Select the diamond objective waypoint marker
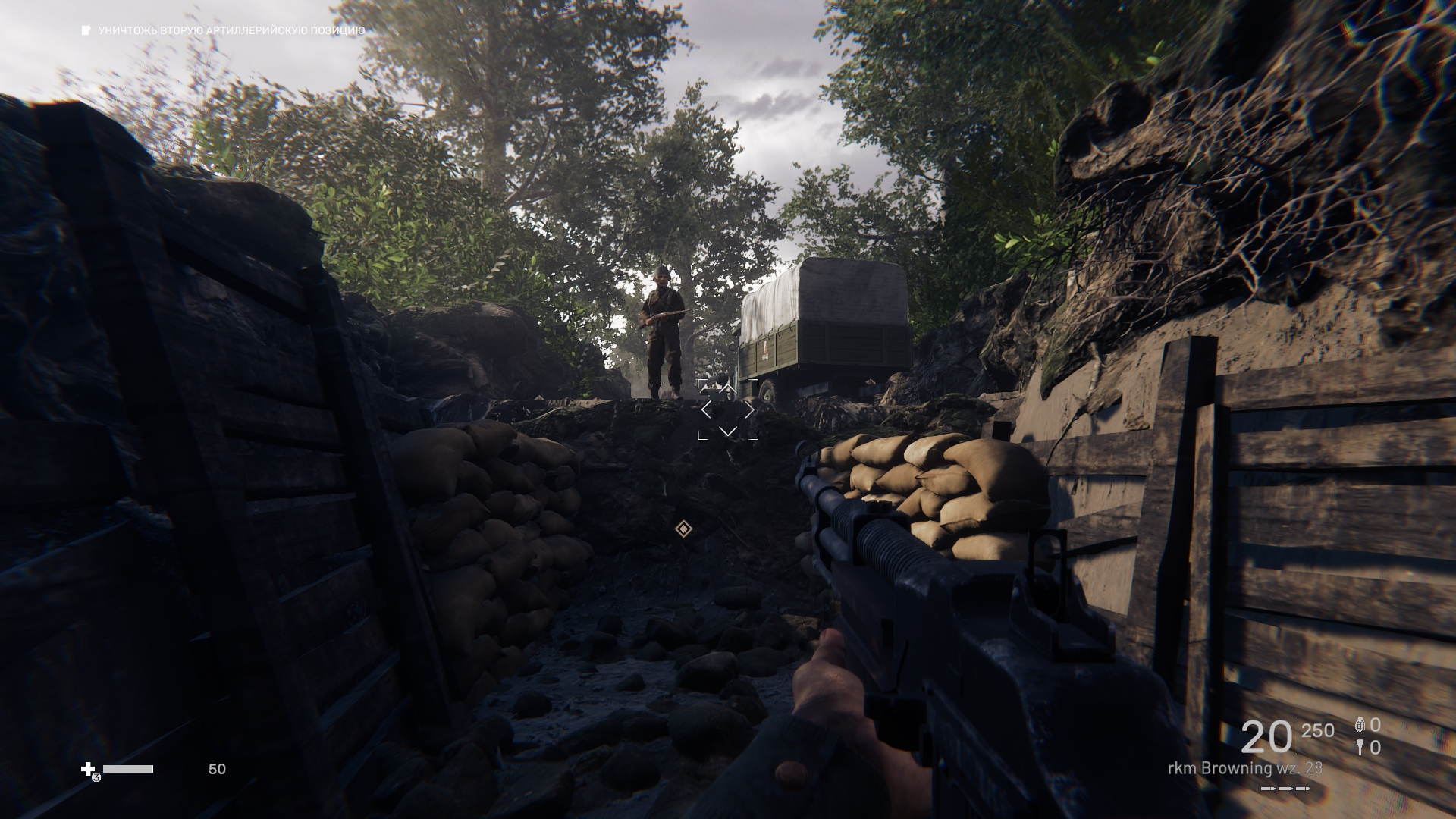 click(x=683, y=529)
